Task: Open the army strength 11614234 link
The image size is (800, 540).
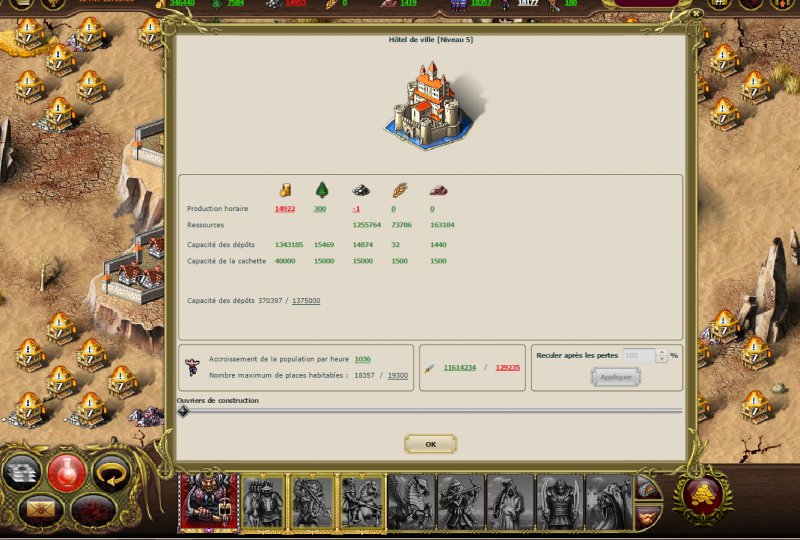Action: click(x=459, y=367)
